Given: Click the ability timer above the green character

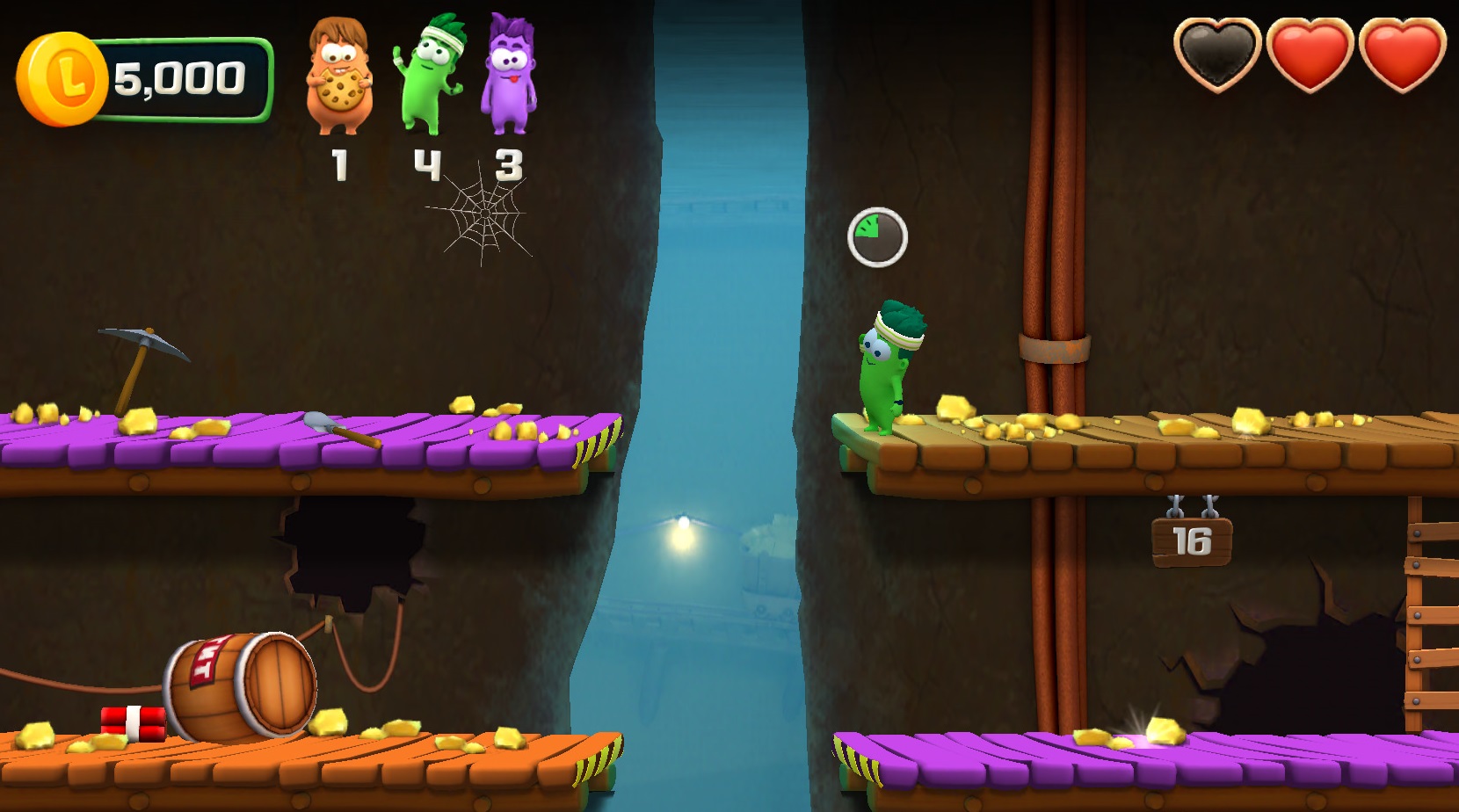Looking at the screenshot, I should click(878, 234).
